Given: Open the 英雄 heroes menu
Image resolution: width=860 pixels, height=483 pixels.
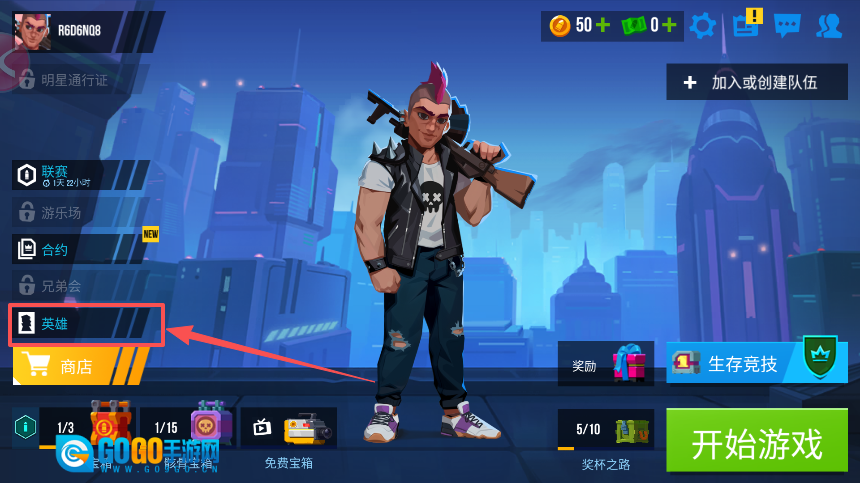Looking at the screenshot, I should 84,324.
